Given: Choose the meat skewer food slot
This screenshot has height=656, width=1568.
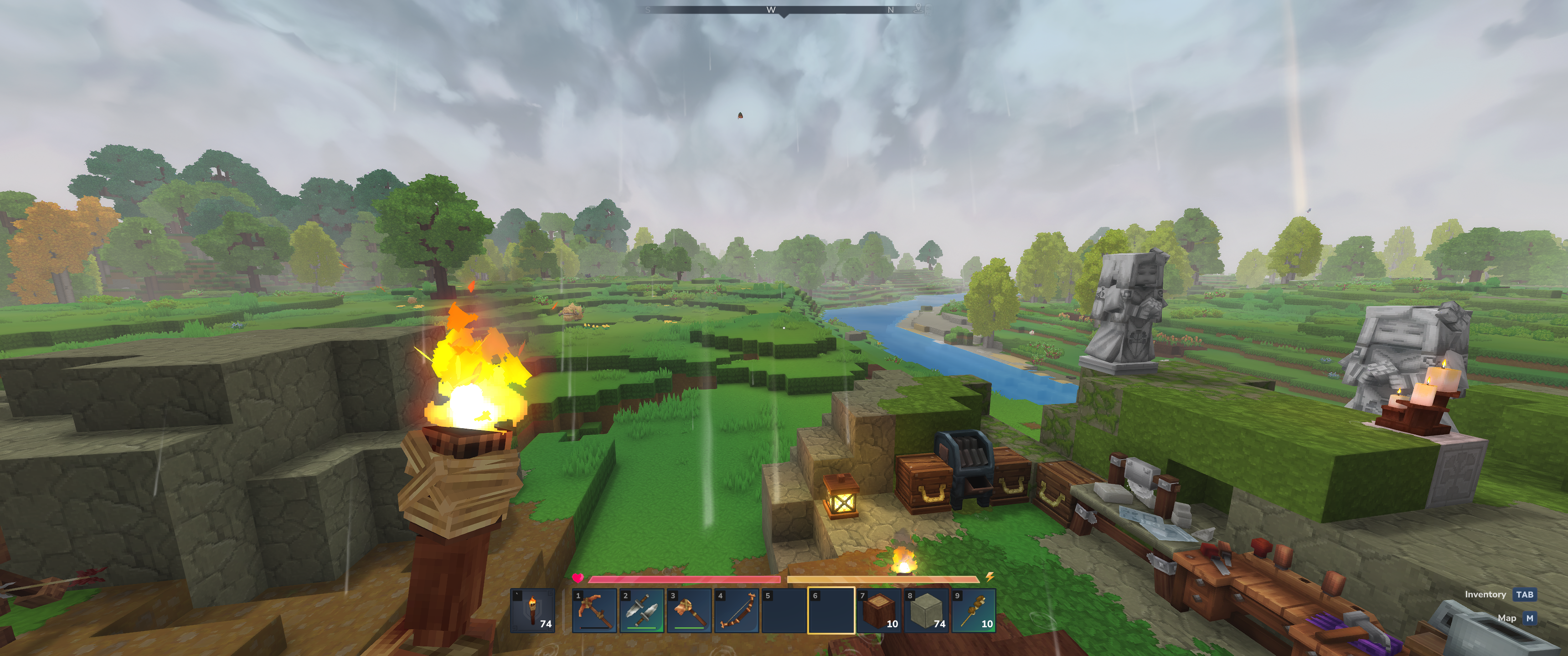Looking at the screenshot, I should [x=974, y=610].
